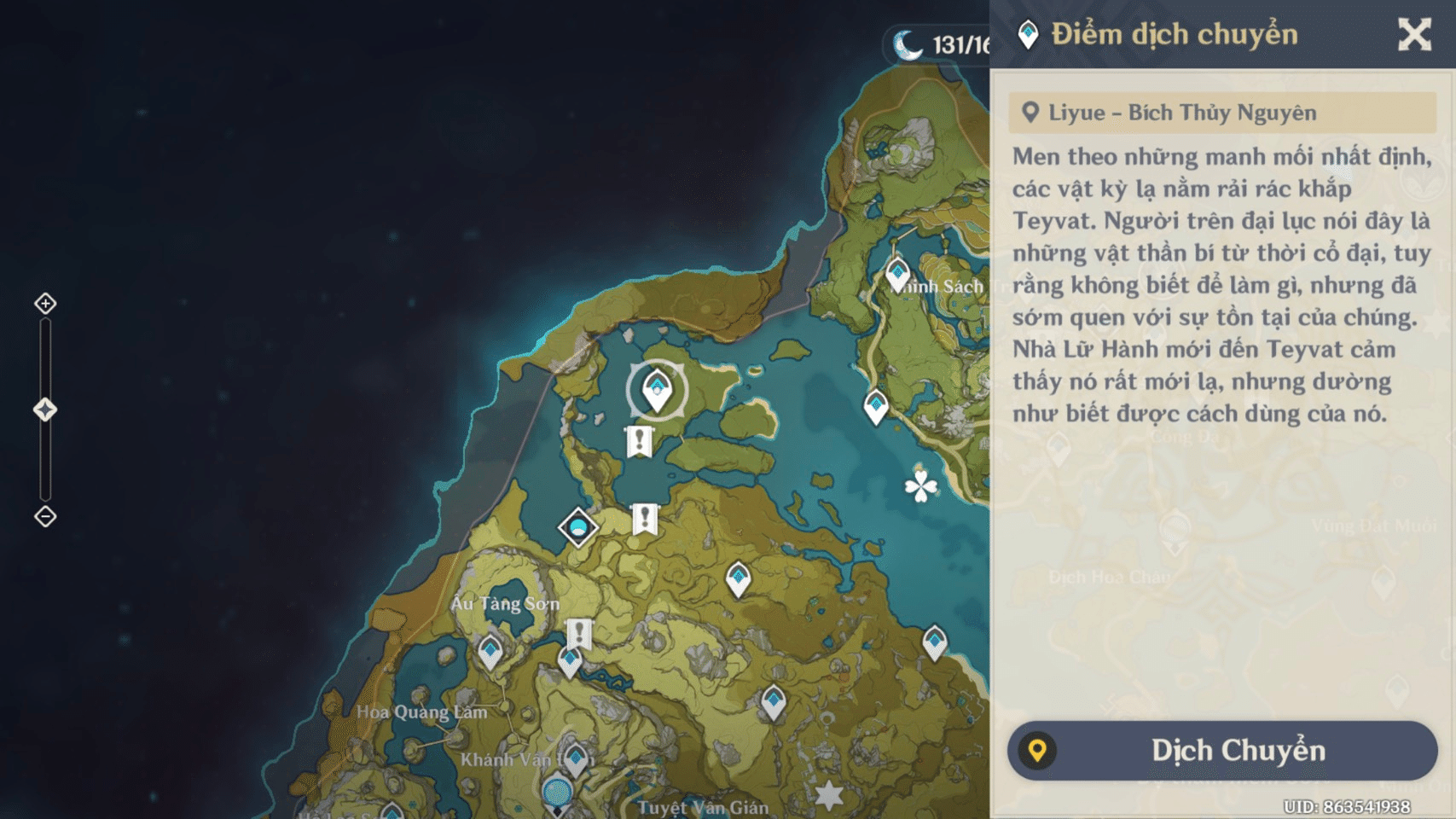Close the Điểm dịch chuyển panel
The height and width of the screenshot is (819, 1456).
click(1413, 35)
